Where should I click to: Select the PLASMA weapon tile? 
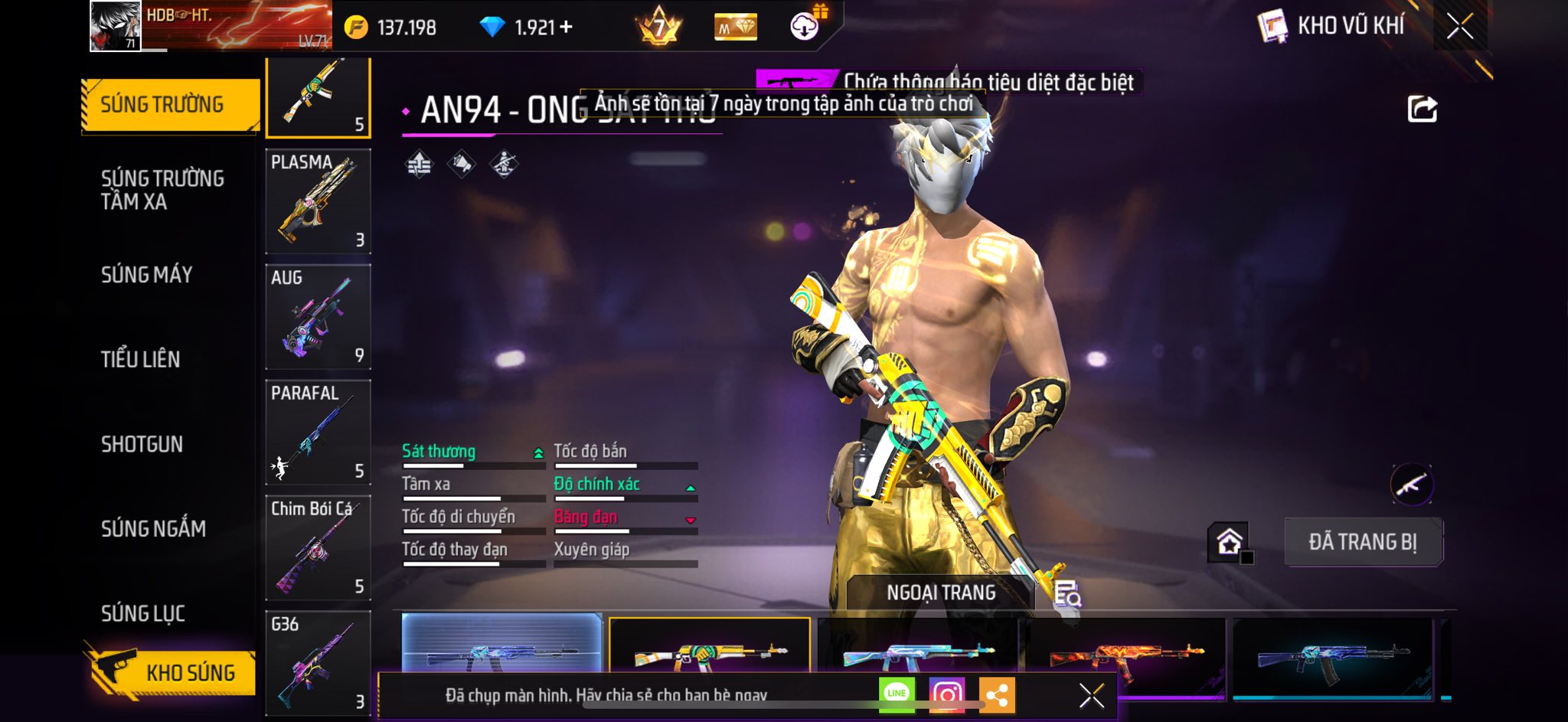pos(318,201)
